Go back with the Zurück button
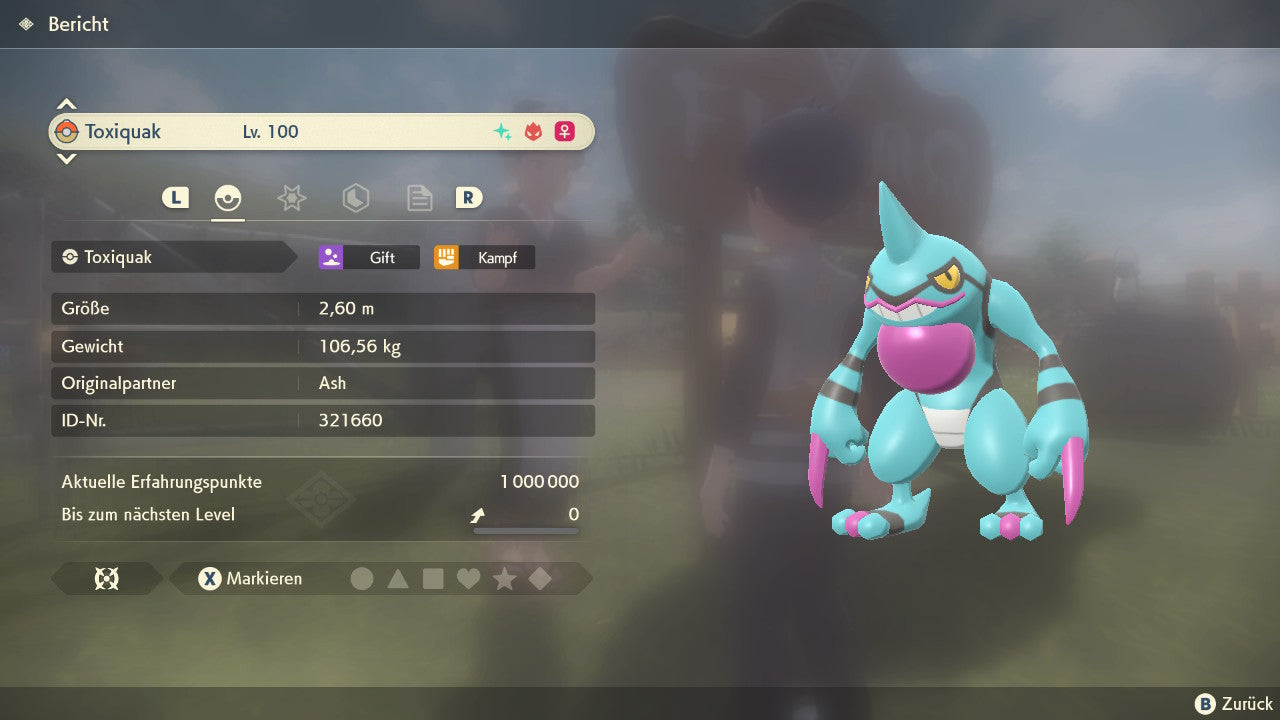Viewport: 1280px width, 720px height. pyautogui.click(x=1234, y=704)
